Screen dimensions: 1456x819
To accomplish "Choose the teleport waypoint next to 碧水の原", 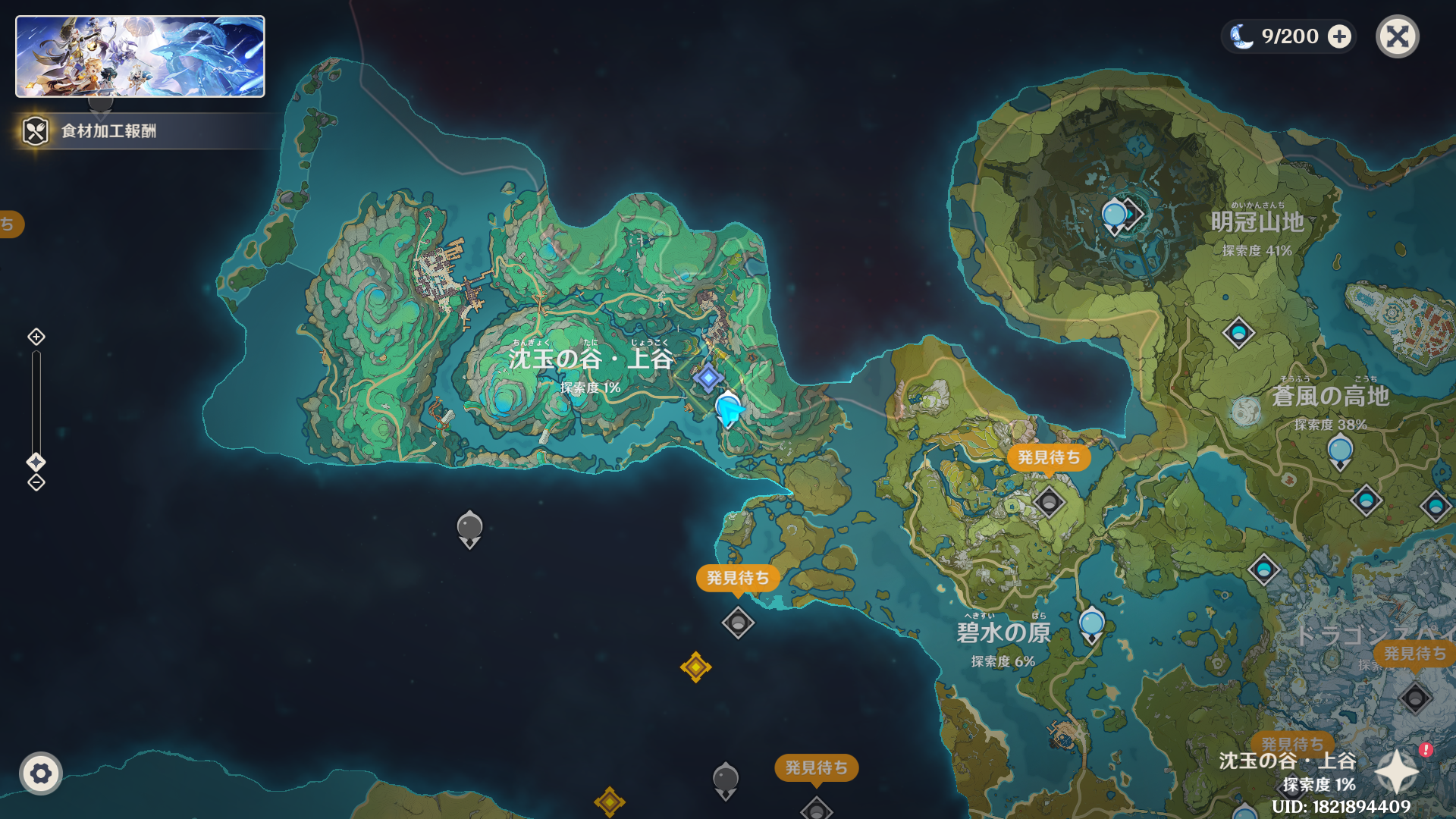I will tap(1091, 625).
